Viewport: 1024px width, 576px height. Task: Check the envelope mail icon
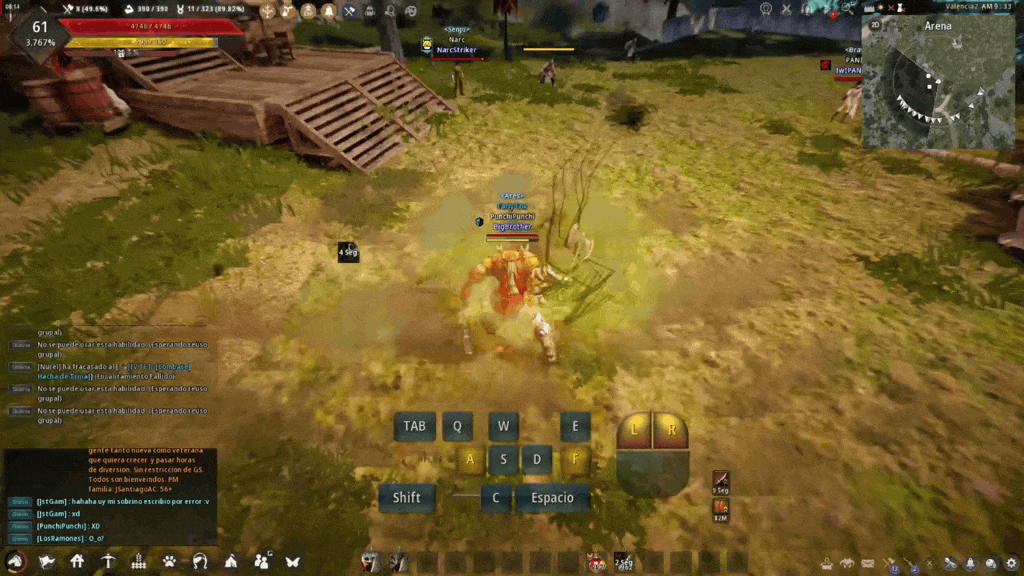pos(868,563)
